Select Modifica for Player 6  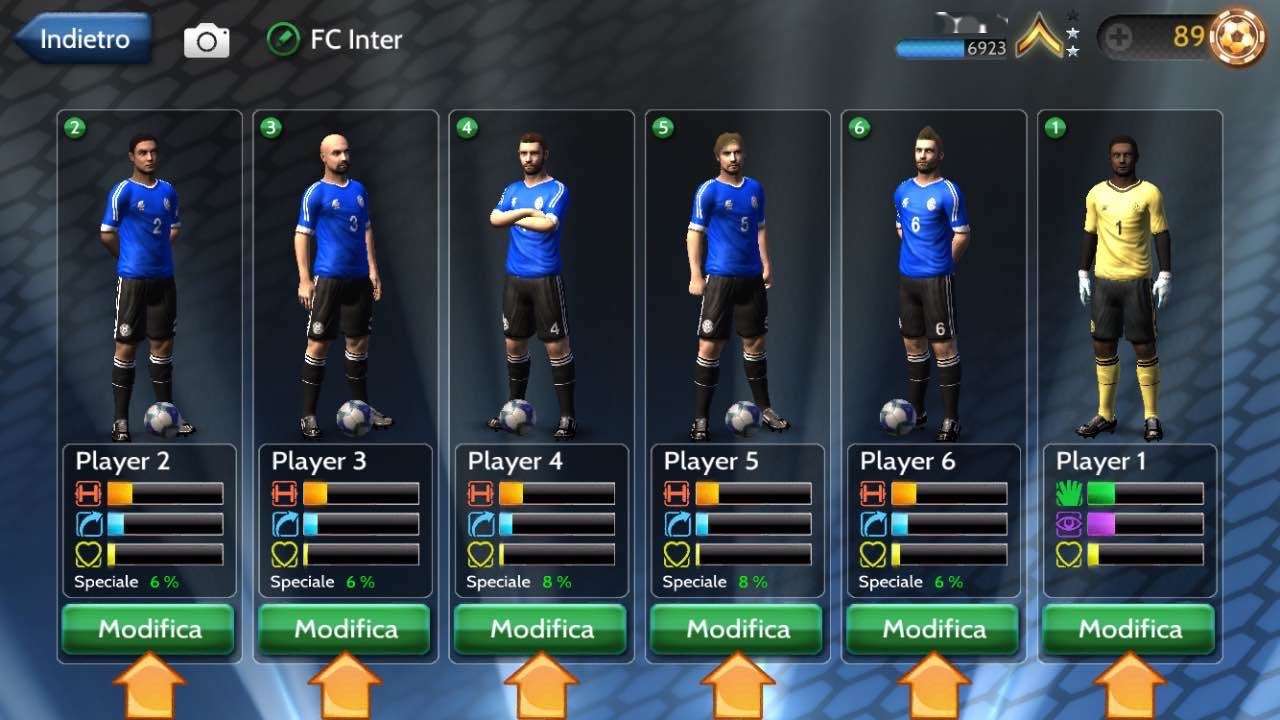(x=933, y=629)
